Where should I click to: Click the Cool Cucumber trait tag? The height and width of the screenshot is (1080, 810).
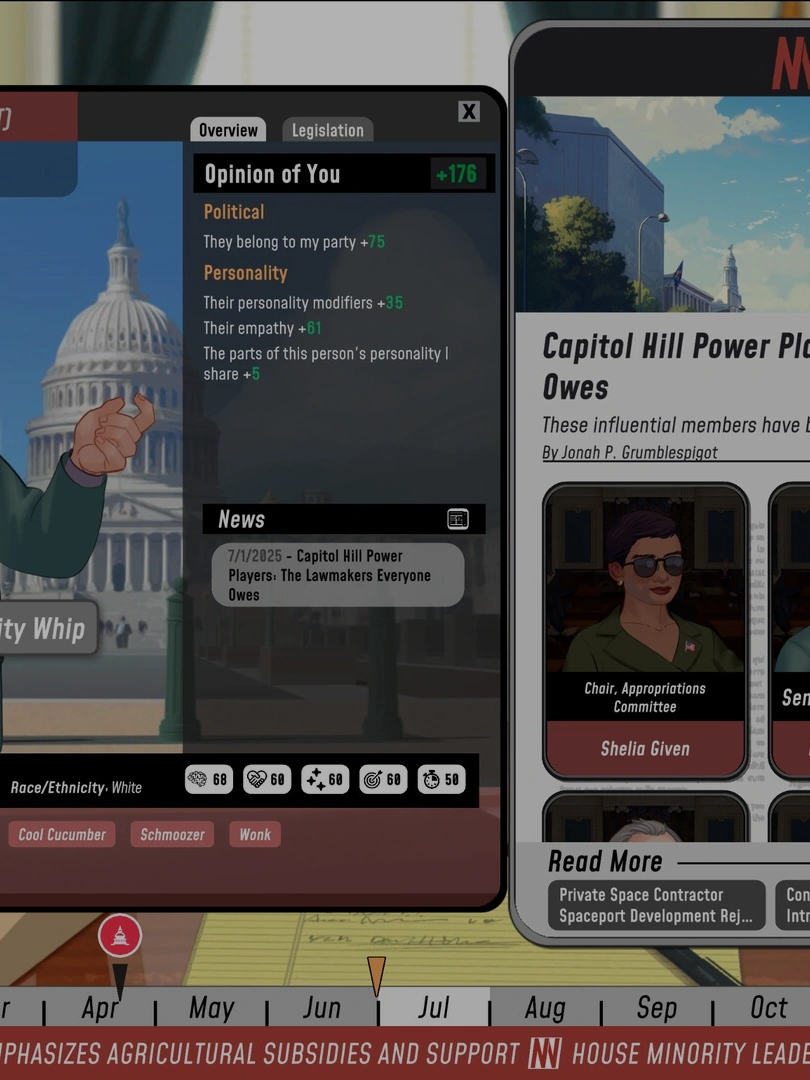(x=62, y=834)
